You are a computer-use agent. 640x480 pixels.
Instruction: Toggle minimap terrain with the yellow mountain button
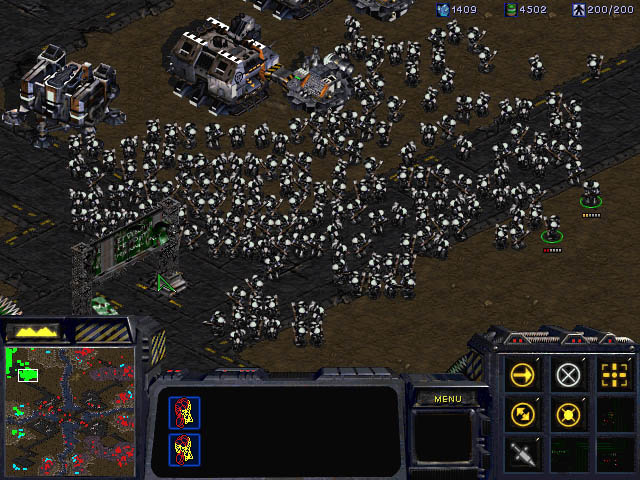point(33,331)
